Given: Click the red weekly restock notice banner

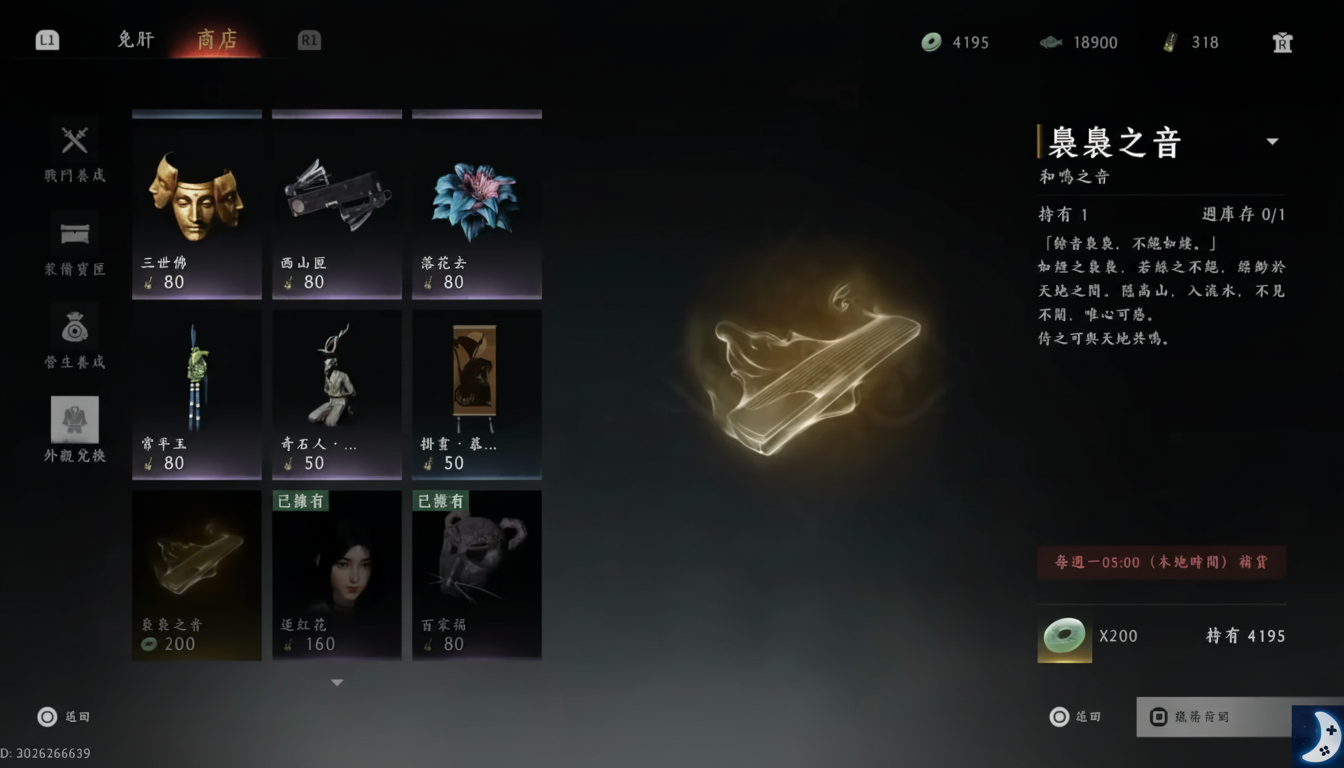Looking at the screenshot, I should point(1161,563).
